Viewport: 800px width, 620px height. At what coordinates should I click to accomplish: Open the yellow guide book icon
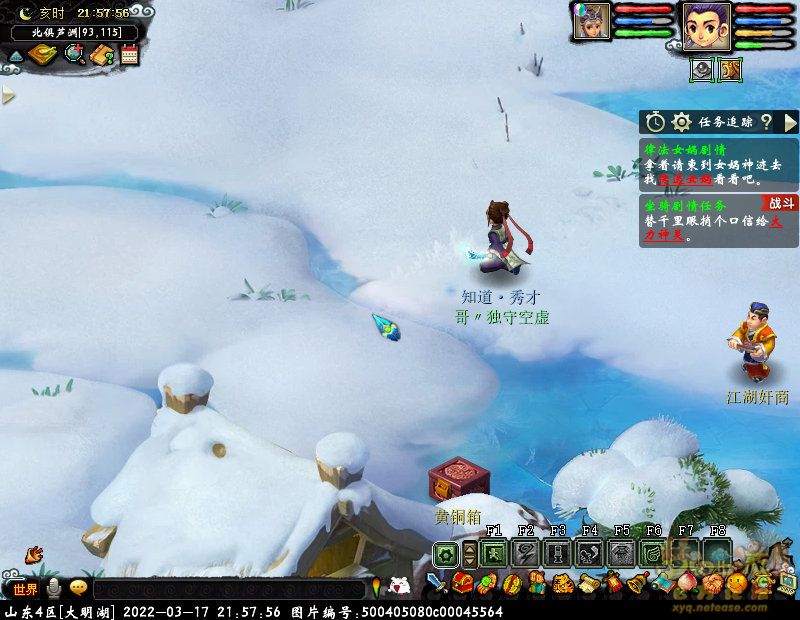point(102,55)
